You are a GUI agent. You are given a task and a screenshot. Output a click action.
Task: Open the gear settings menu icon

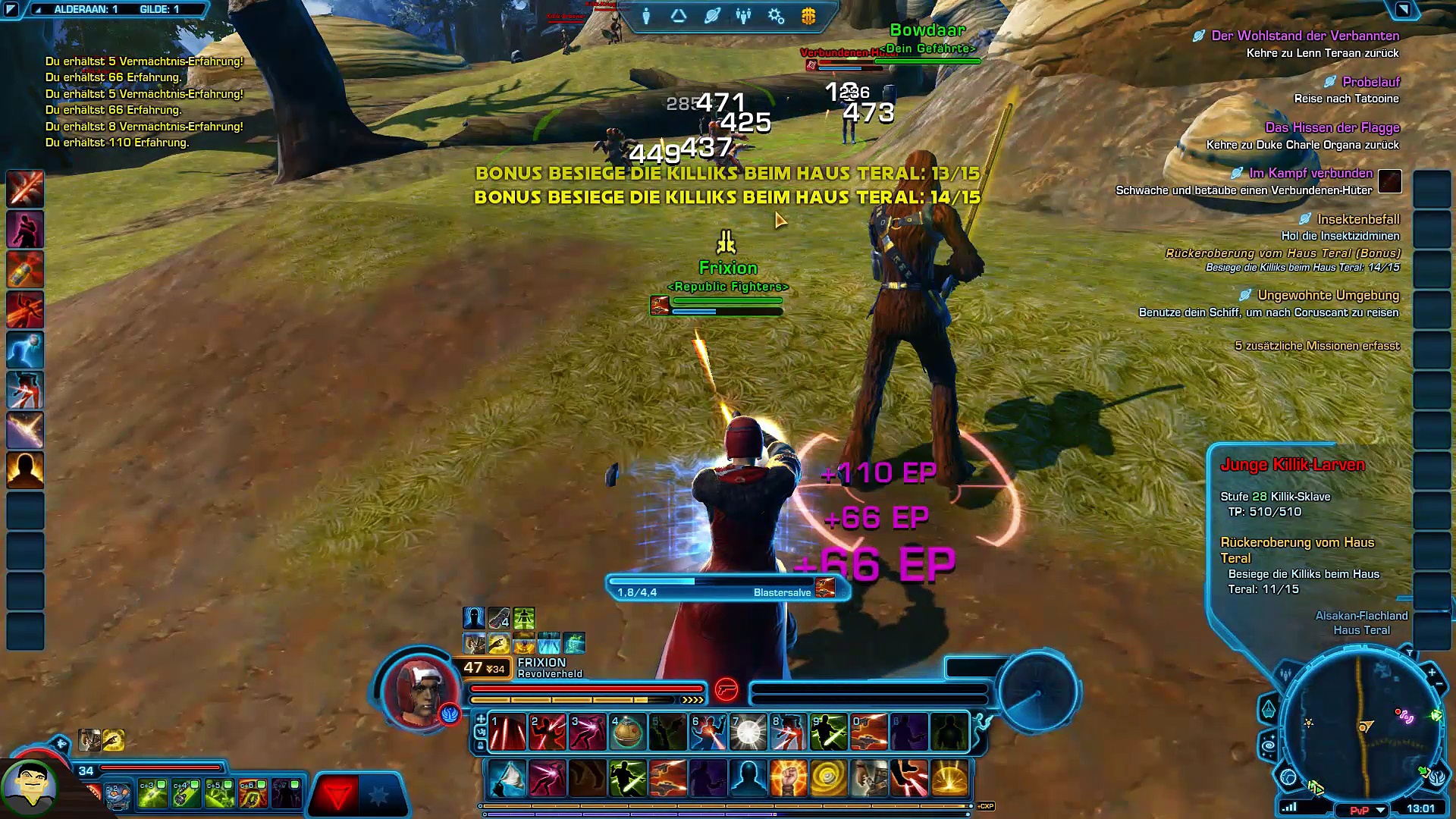776,16
